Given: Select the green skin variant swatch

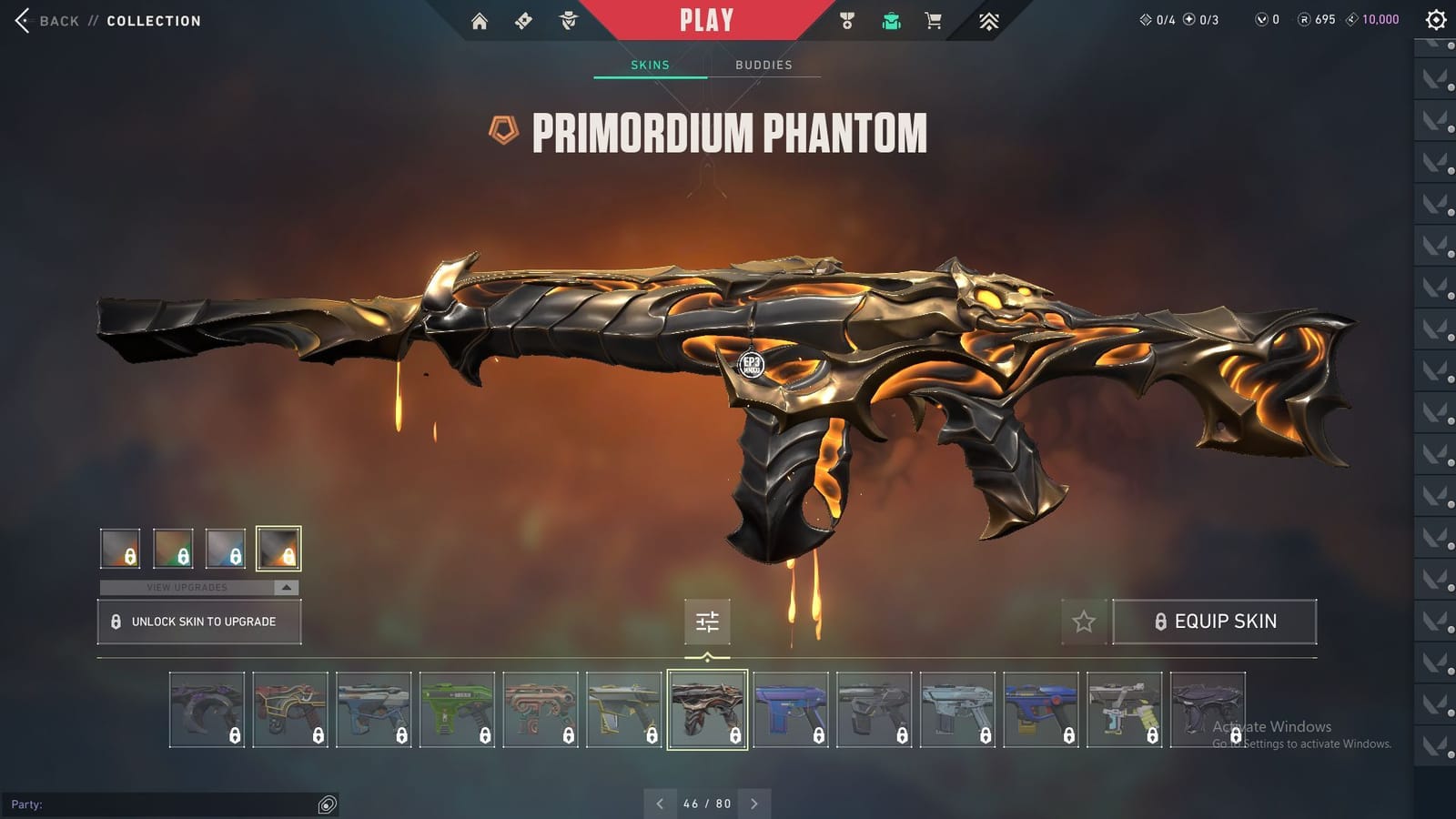Looking at the screenshot, I should pyautogui.click(x=173, y=547).
